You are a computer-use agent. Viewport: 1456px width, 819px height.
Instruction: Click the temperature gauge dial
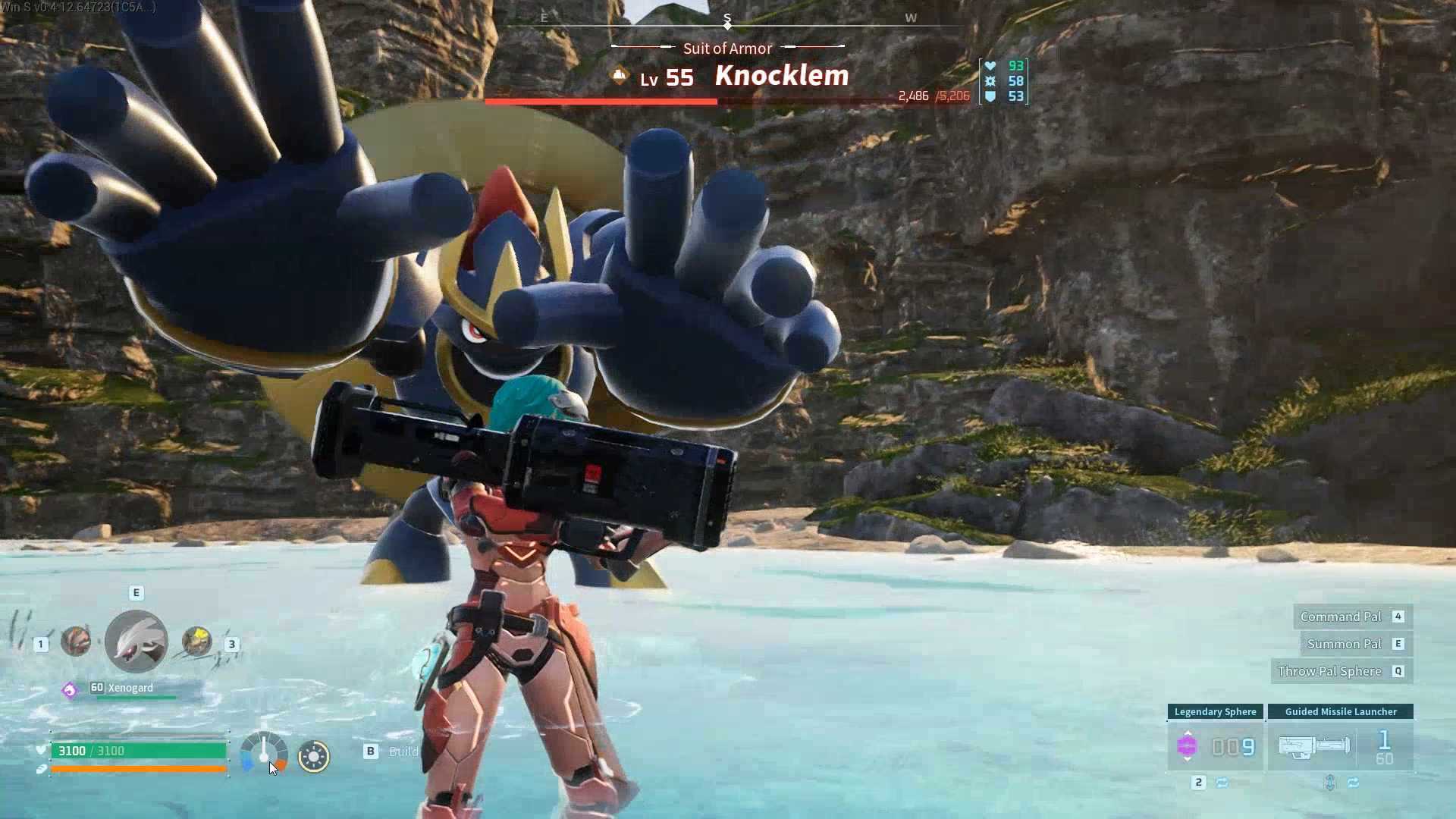264,753
